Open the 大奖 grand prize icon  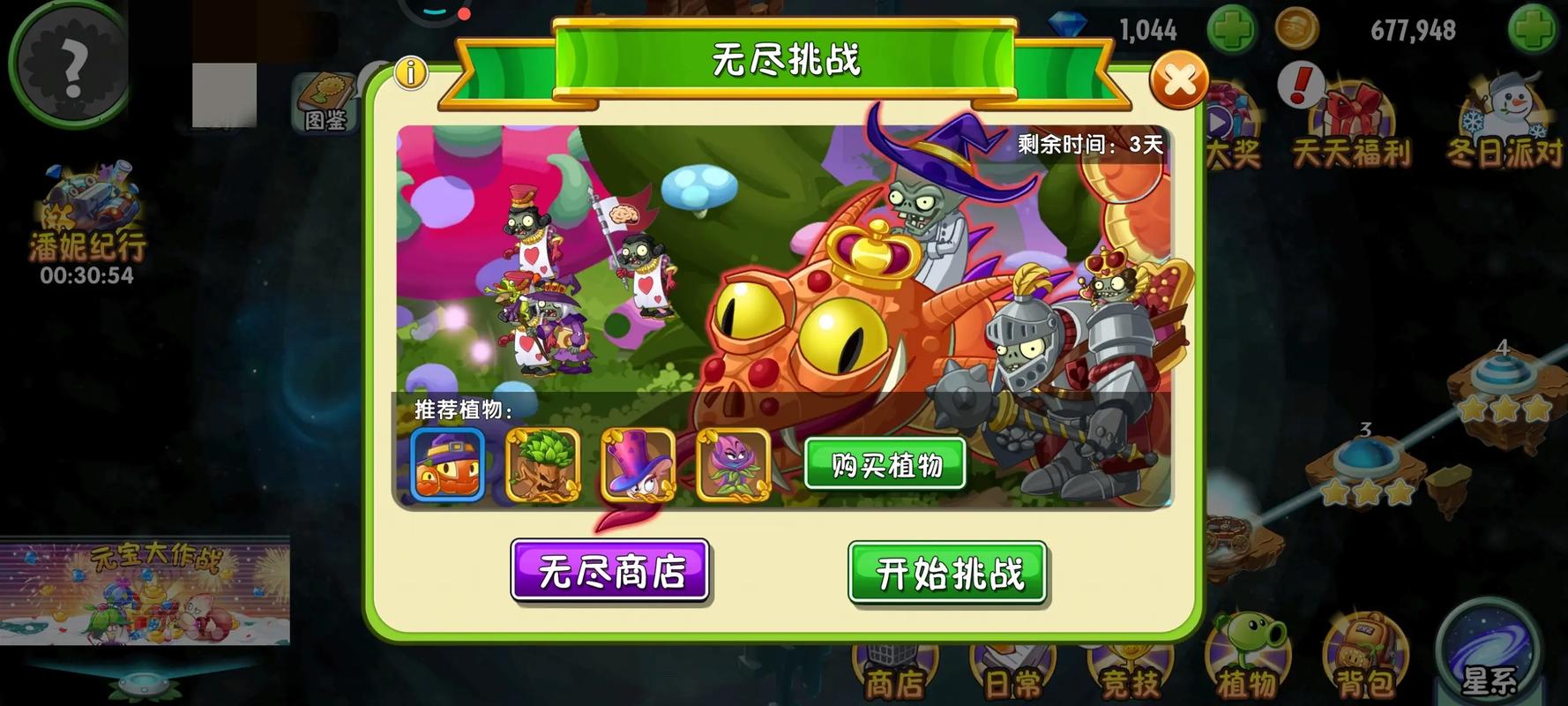(x=1226, y=115)
